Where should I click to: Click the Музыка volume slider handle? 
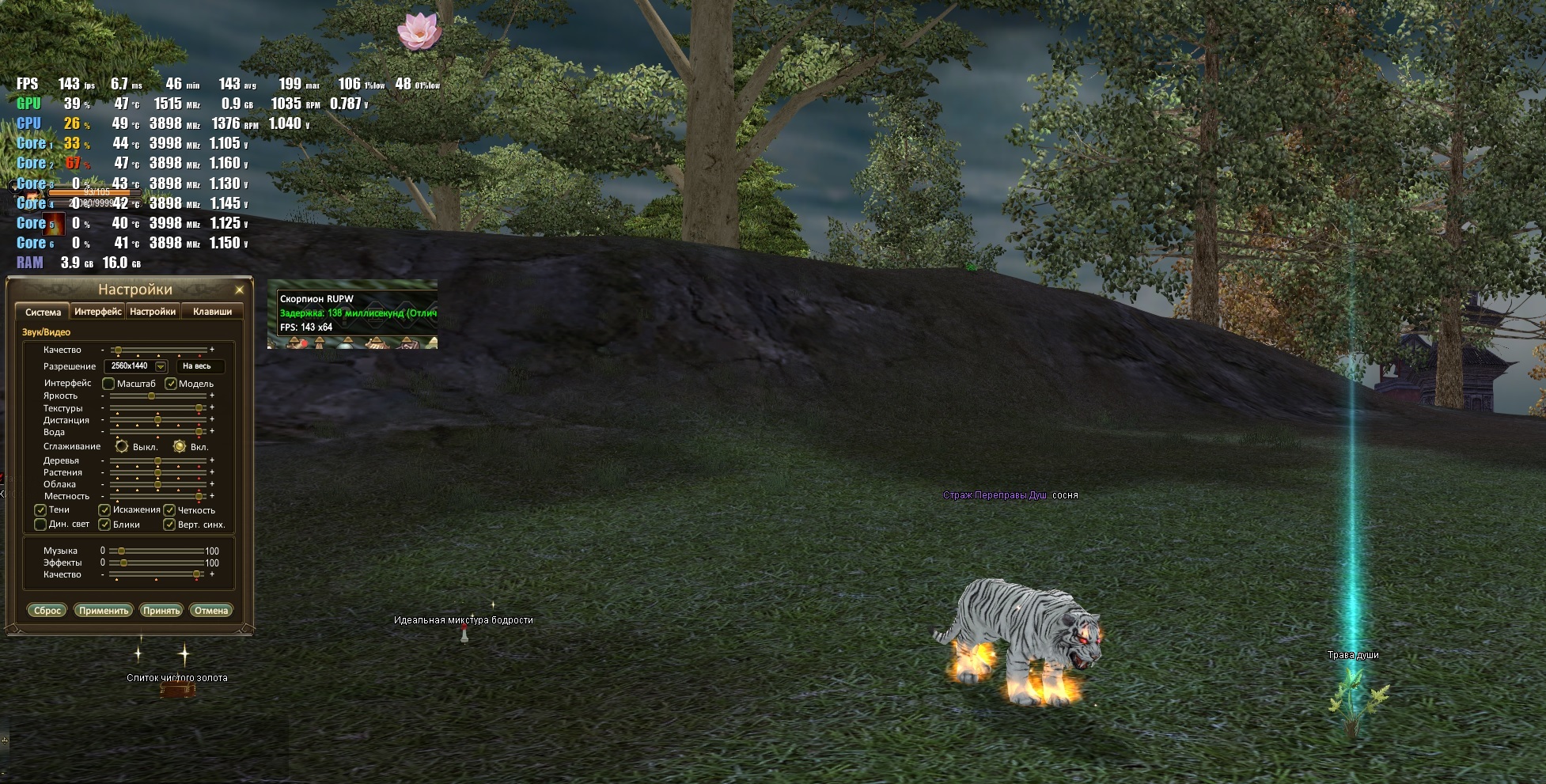pos(121,551)
